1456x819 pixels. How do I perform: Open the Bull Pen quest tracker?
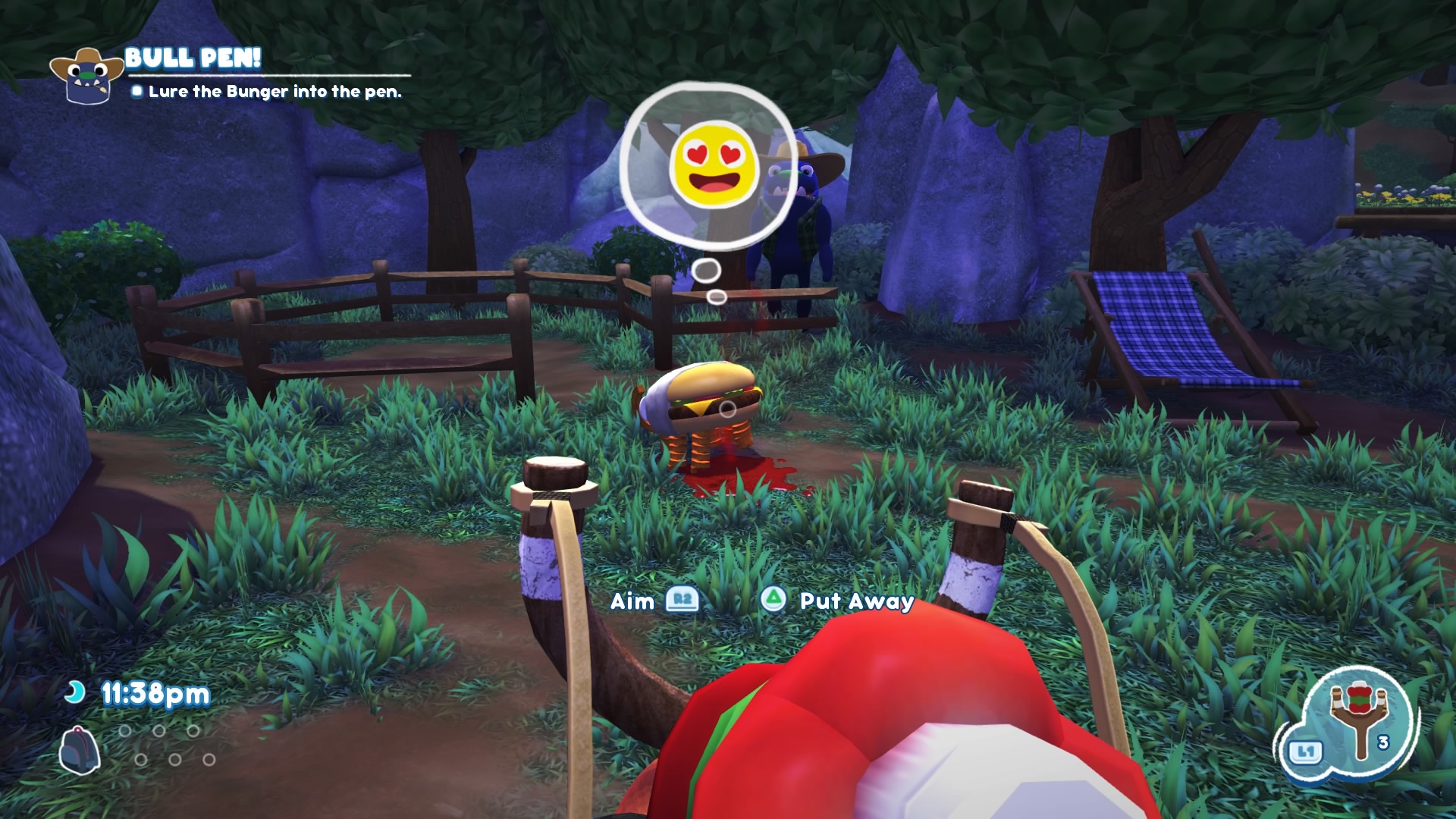(x=193, y=58)
